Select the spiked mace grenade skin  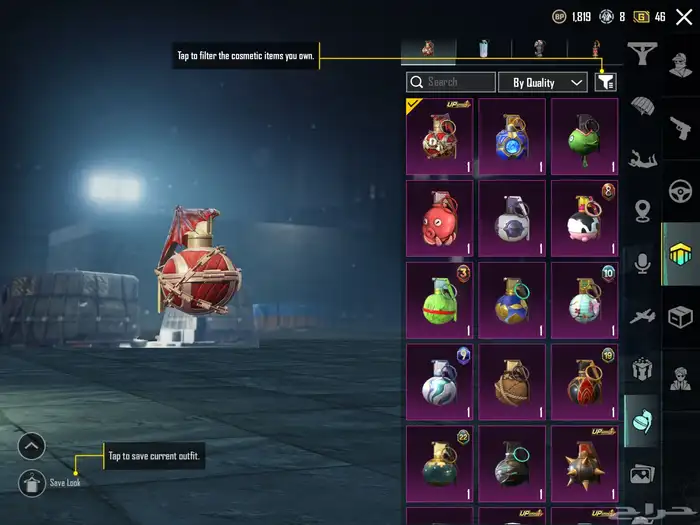pyautogui.click(x=584, y=463)
